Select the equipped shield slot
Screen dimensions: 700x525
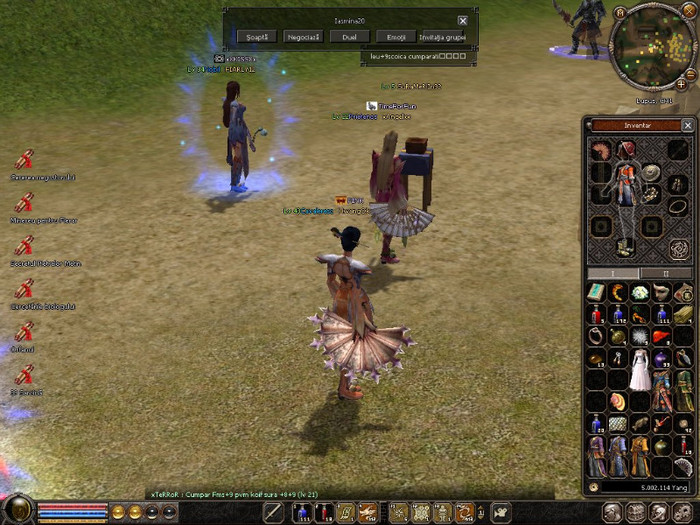point(652,172)
